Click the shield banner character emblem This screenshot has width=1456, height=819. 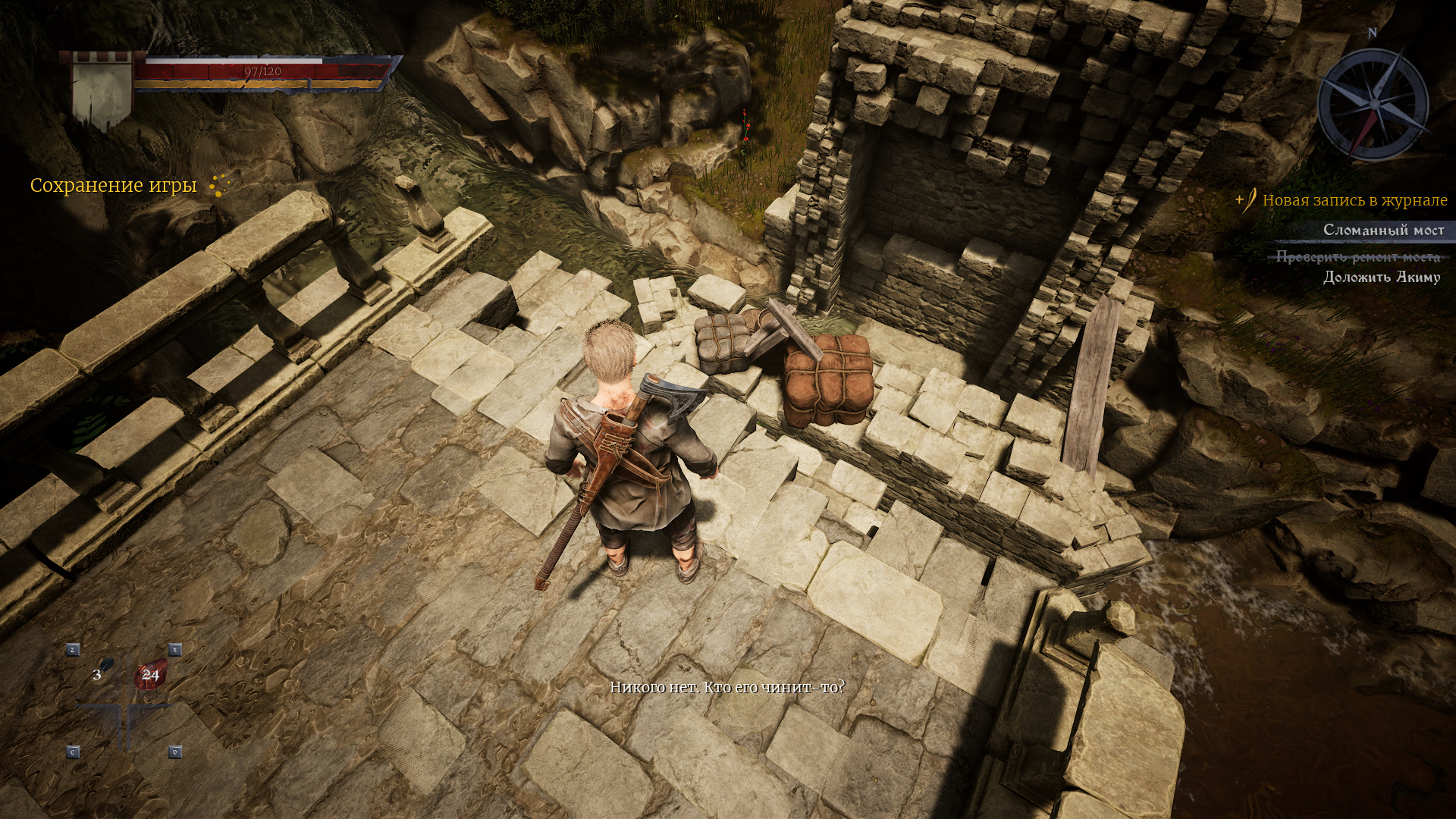click(x=103, y=90)
